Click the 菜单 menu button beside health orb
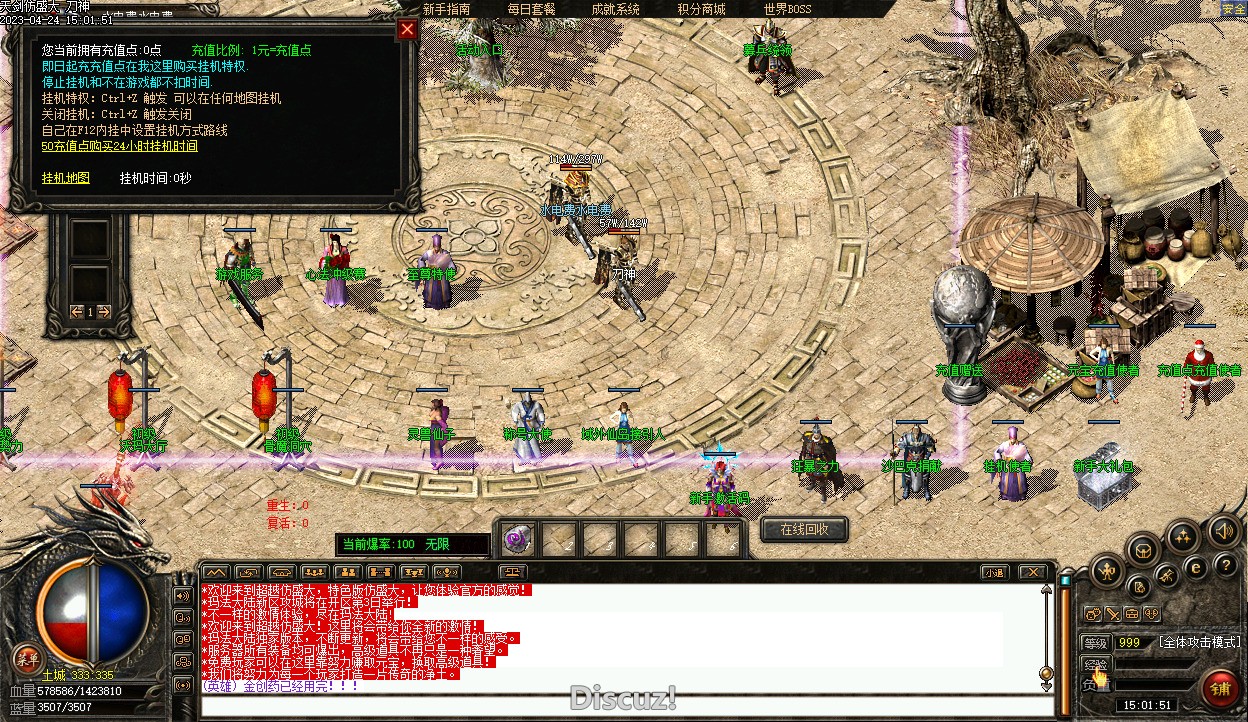The image size is (1248, 722). pyautogui.click(x=26, y=659)
